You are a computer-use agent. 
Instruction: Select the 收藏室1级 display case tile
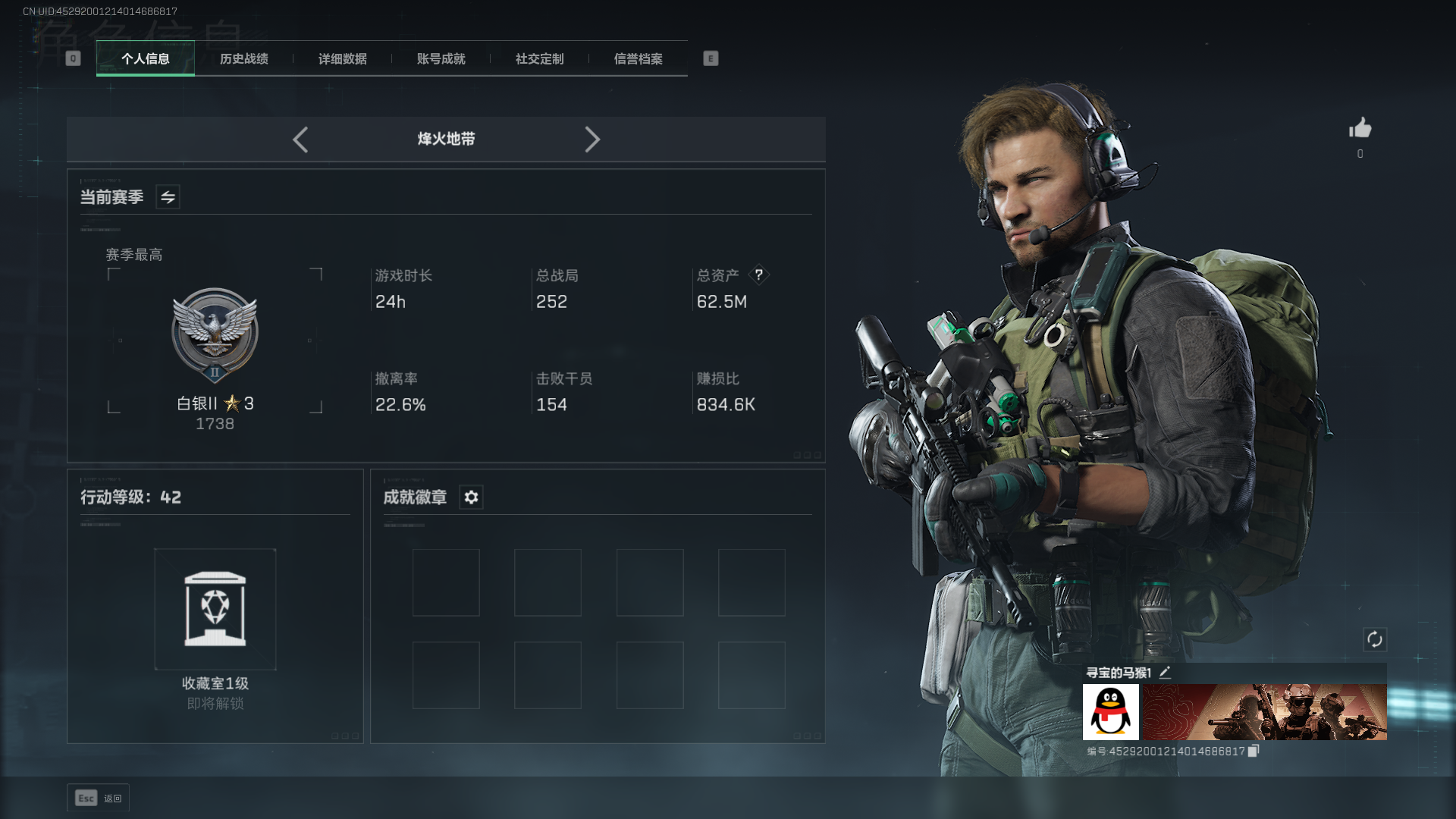click(x=215, y=609)
